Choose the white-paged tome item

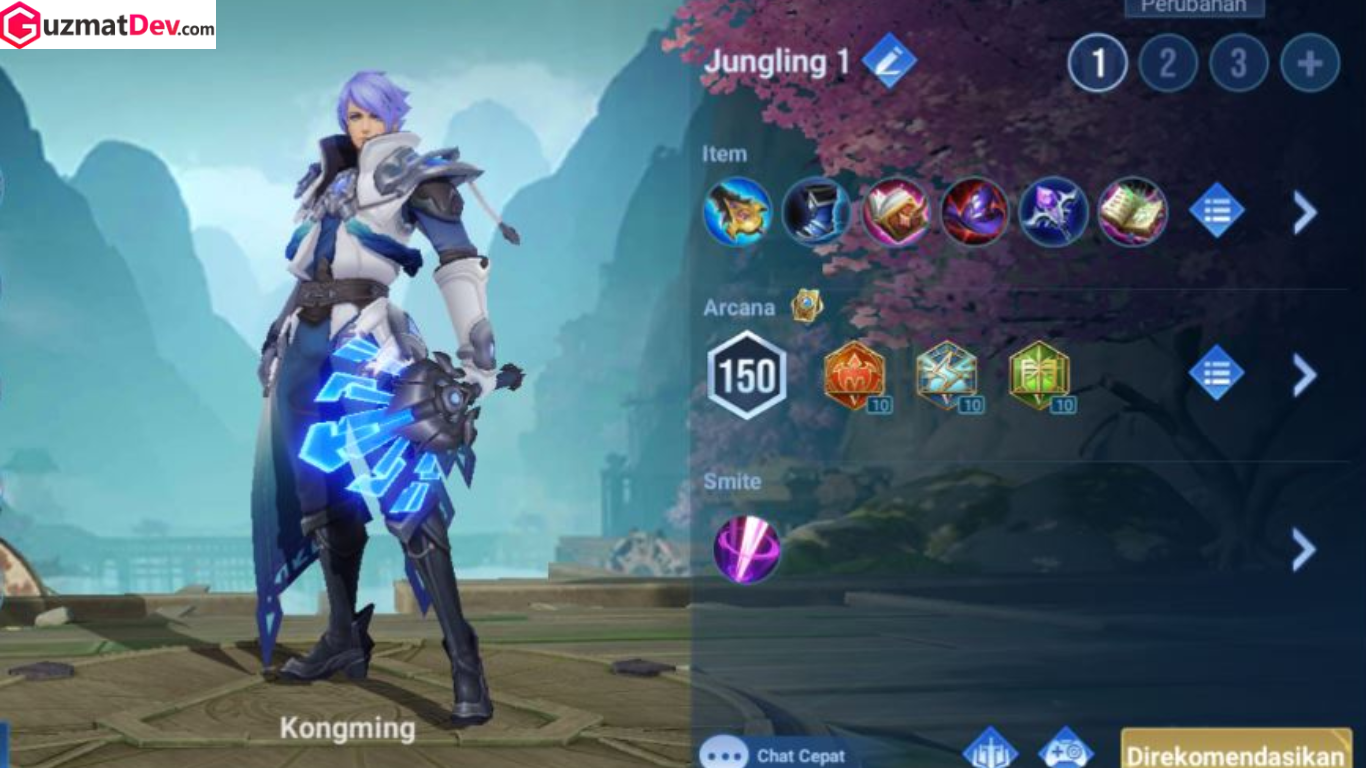click(x=896, y=211)
